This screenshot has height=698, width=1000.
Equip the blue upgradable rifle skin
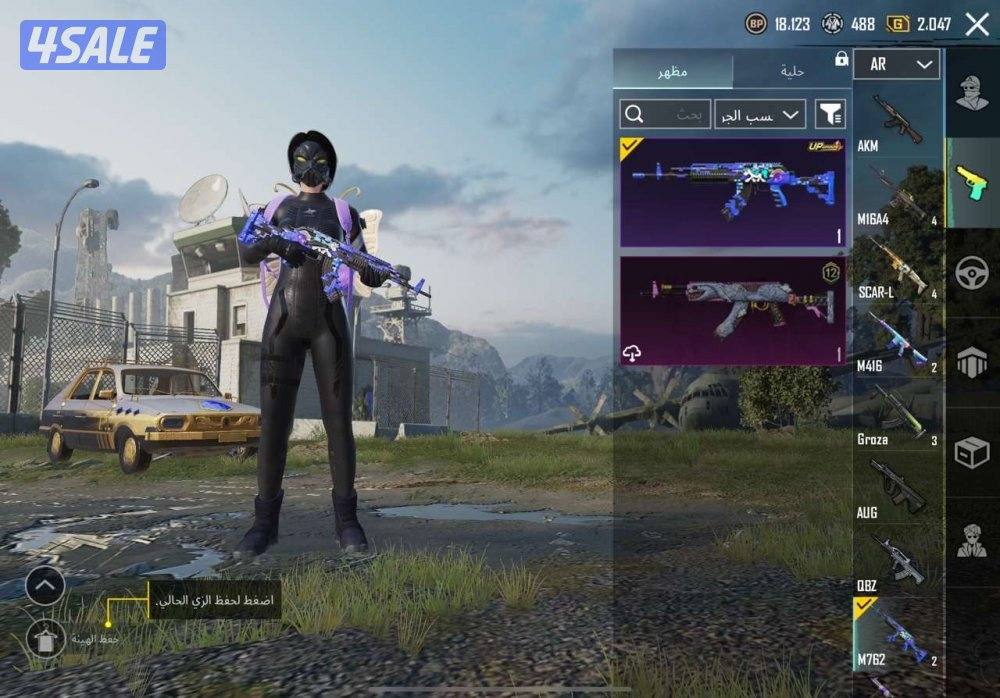pos(732,193)
